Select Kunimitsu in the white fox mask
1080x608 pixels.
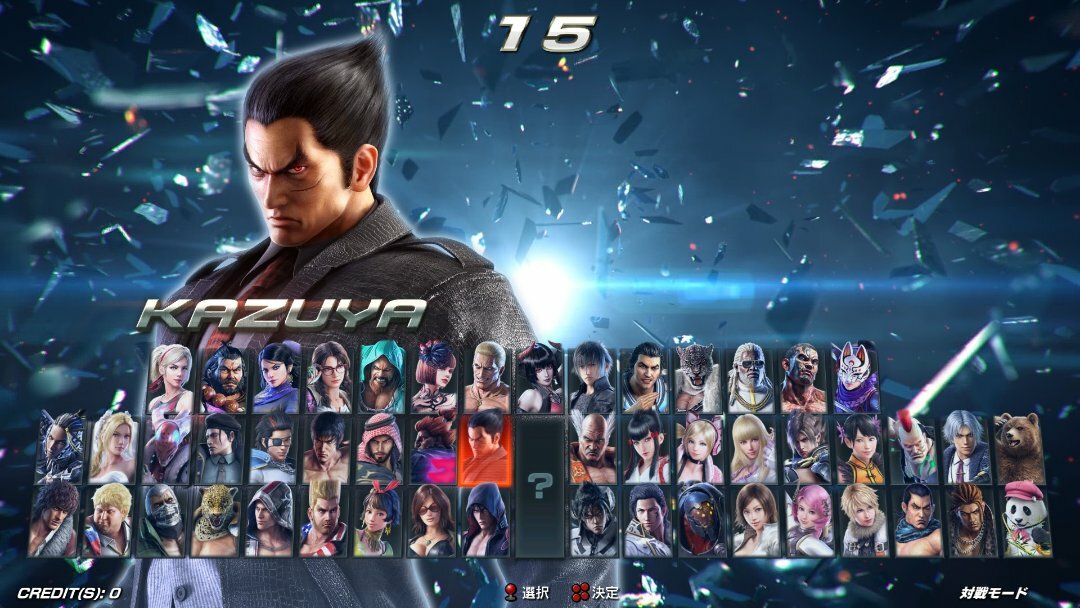point(856,379)
